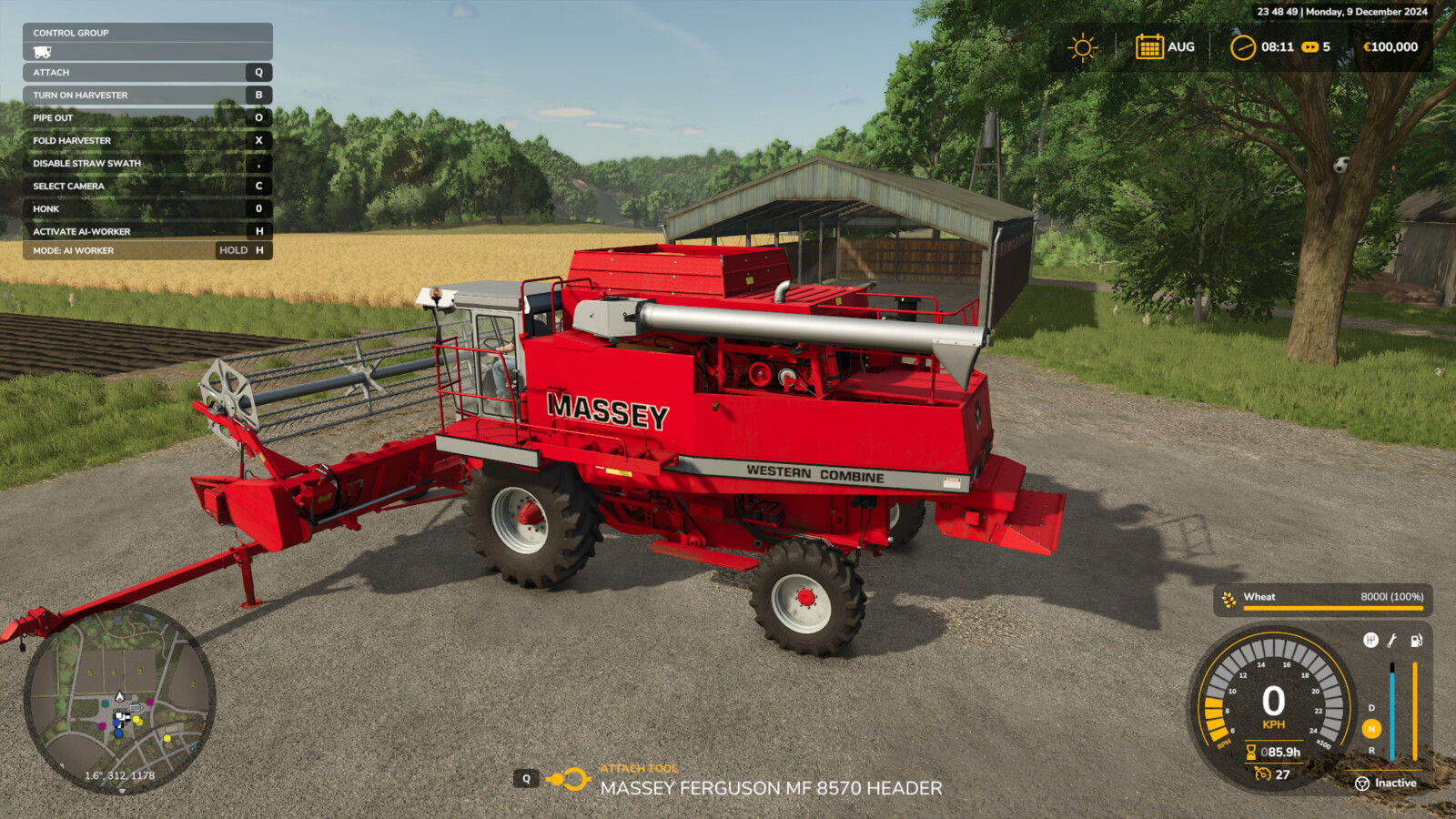Click the fuel pump icon
Viewport: 1456px width, 819px height.
click(x=1416, y=641)
